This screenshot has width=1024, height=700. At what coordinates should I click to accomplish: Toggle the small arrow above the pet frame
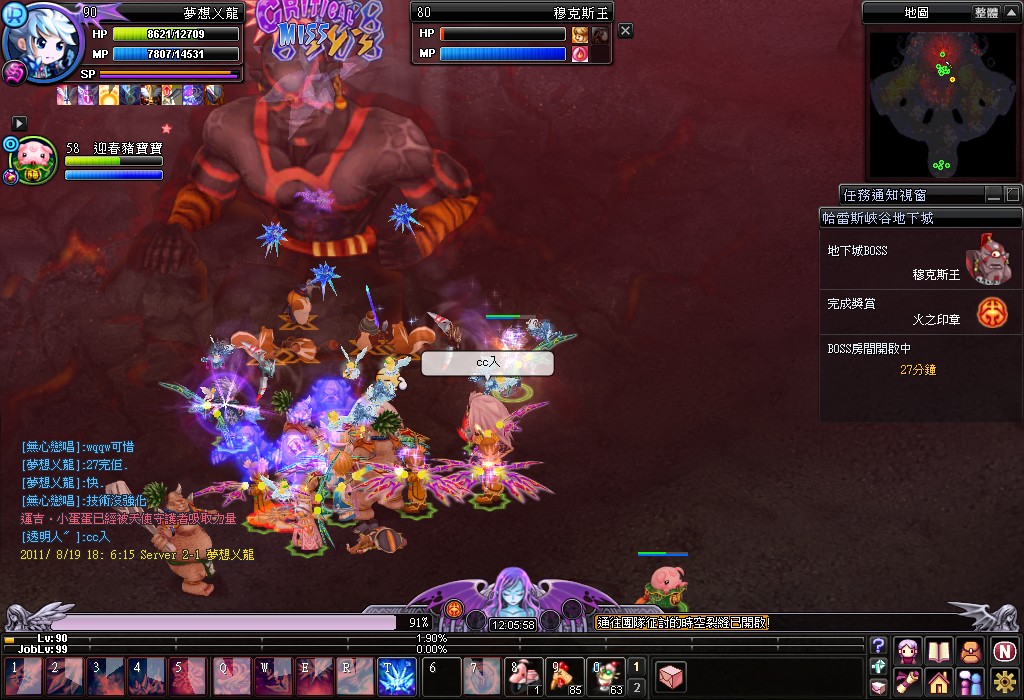19,122
